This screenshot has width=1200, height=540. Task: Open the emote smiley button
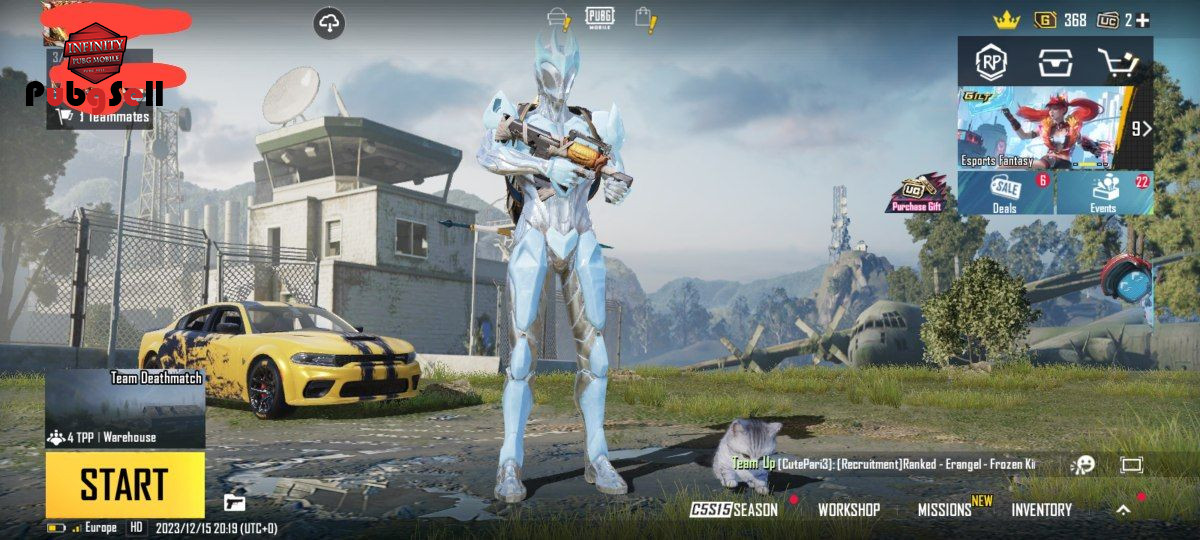pos(1082,464)
